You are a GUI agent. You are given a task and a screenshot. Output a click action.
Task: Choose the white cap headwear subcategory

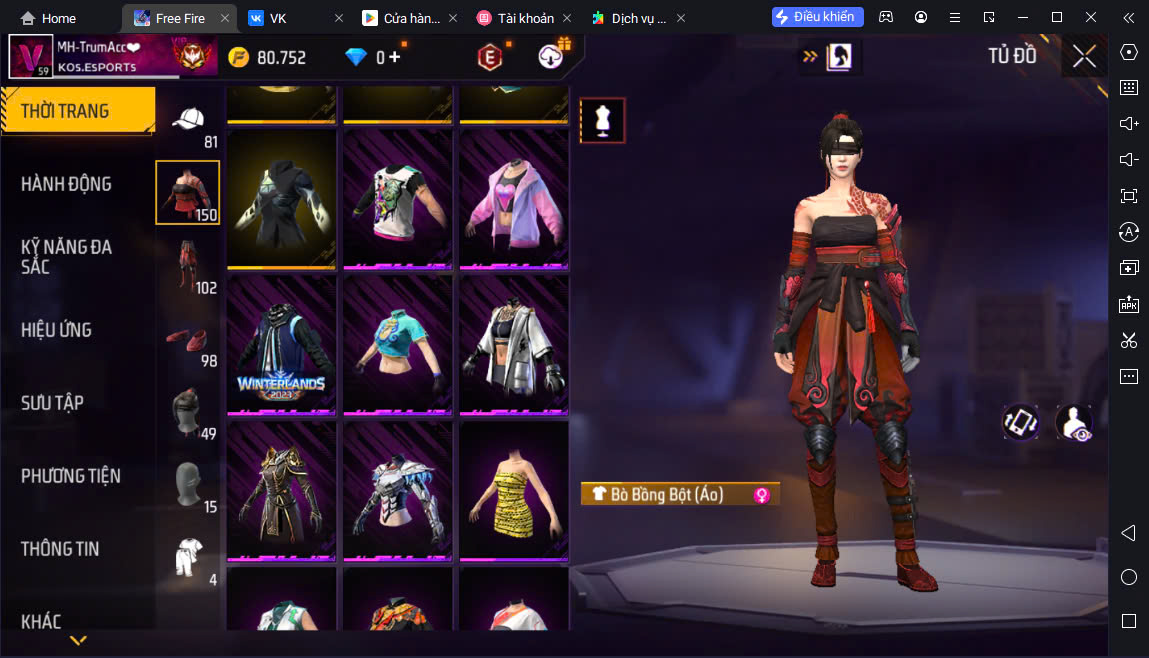[x=187, y=122]
